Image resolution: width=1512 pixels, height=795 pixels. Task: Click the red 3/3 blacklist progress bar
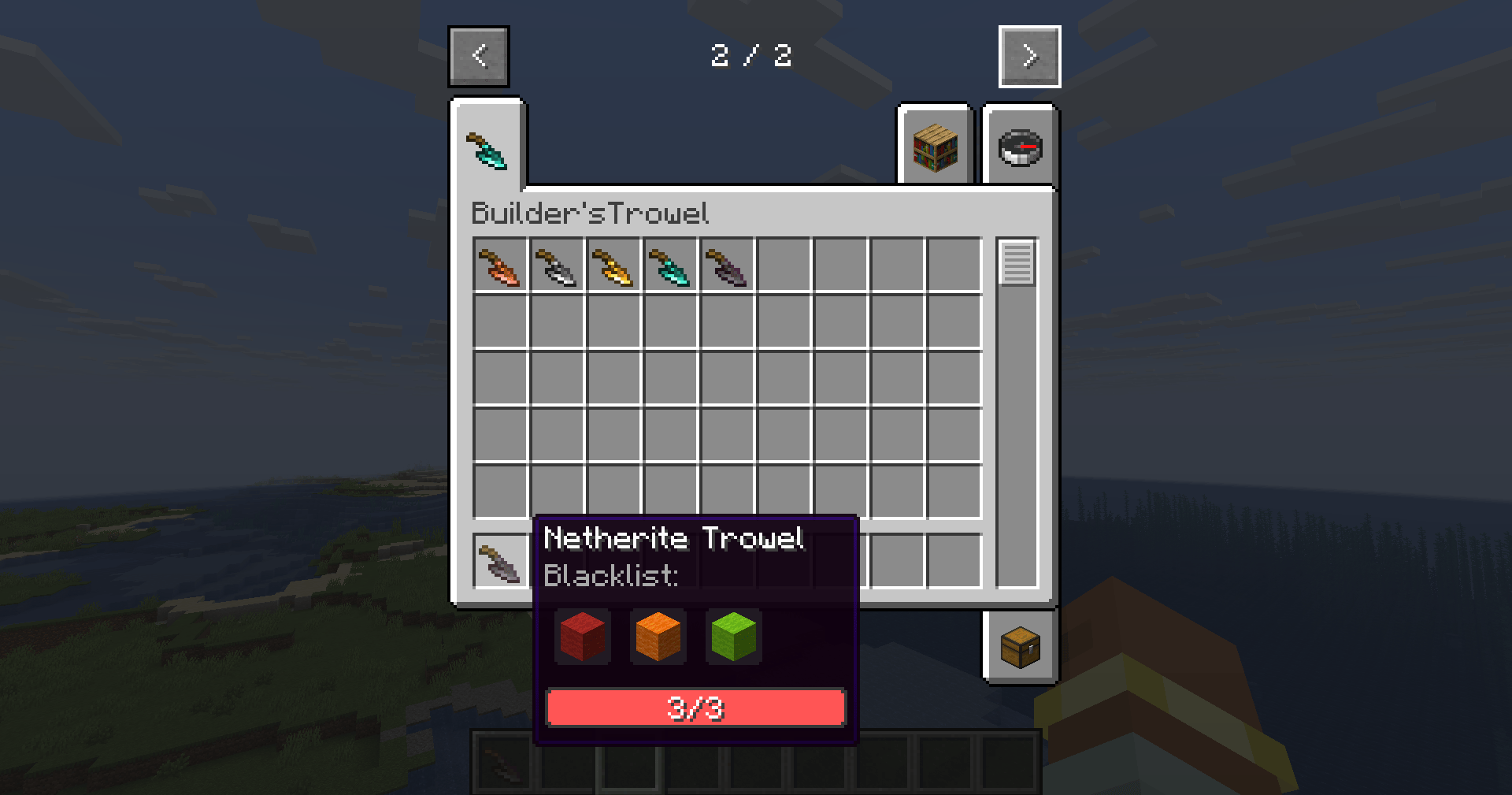(695, 707)
